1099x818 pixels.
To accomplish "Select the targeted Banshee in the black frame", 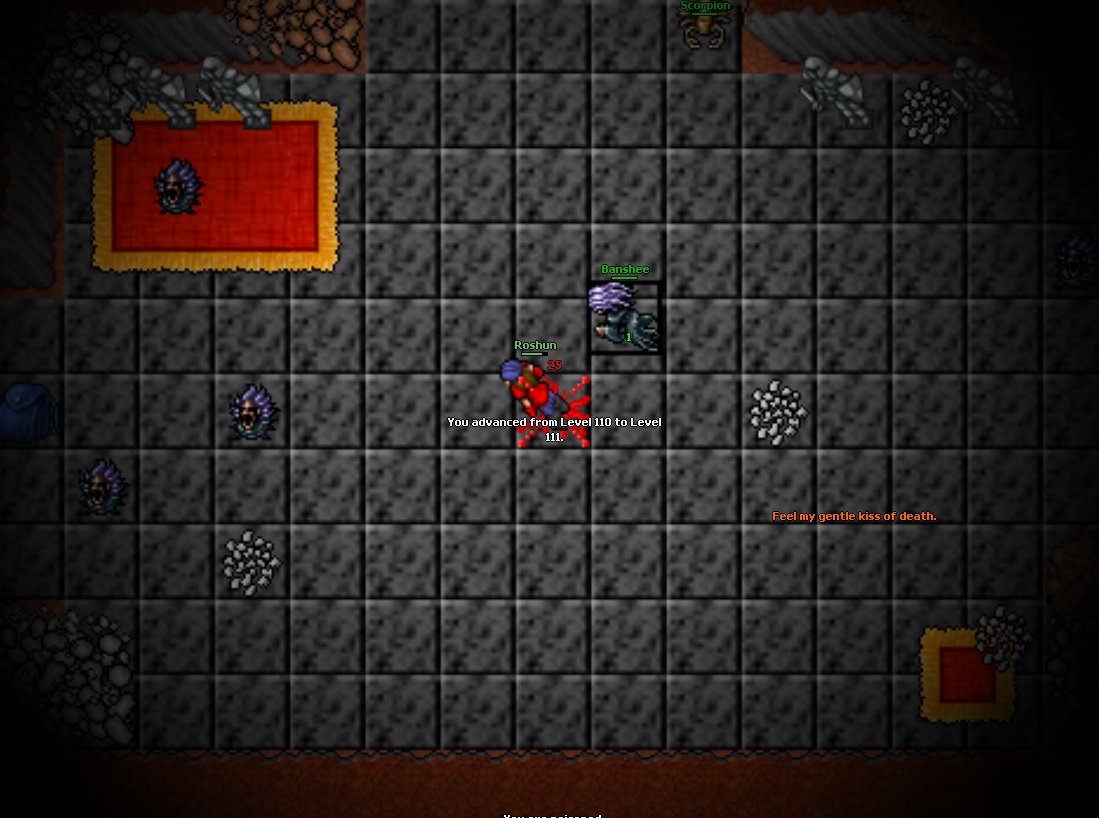I will tap(625, 317).
